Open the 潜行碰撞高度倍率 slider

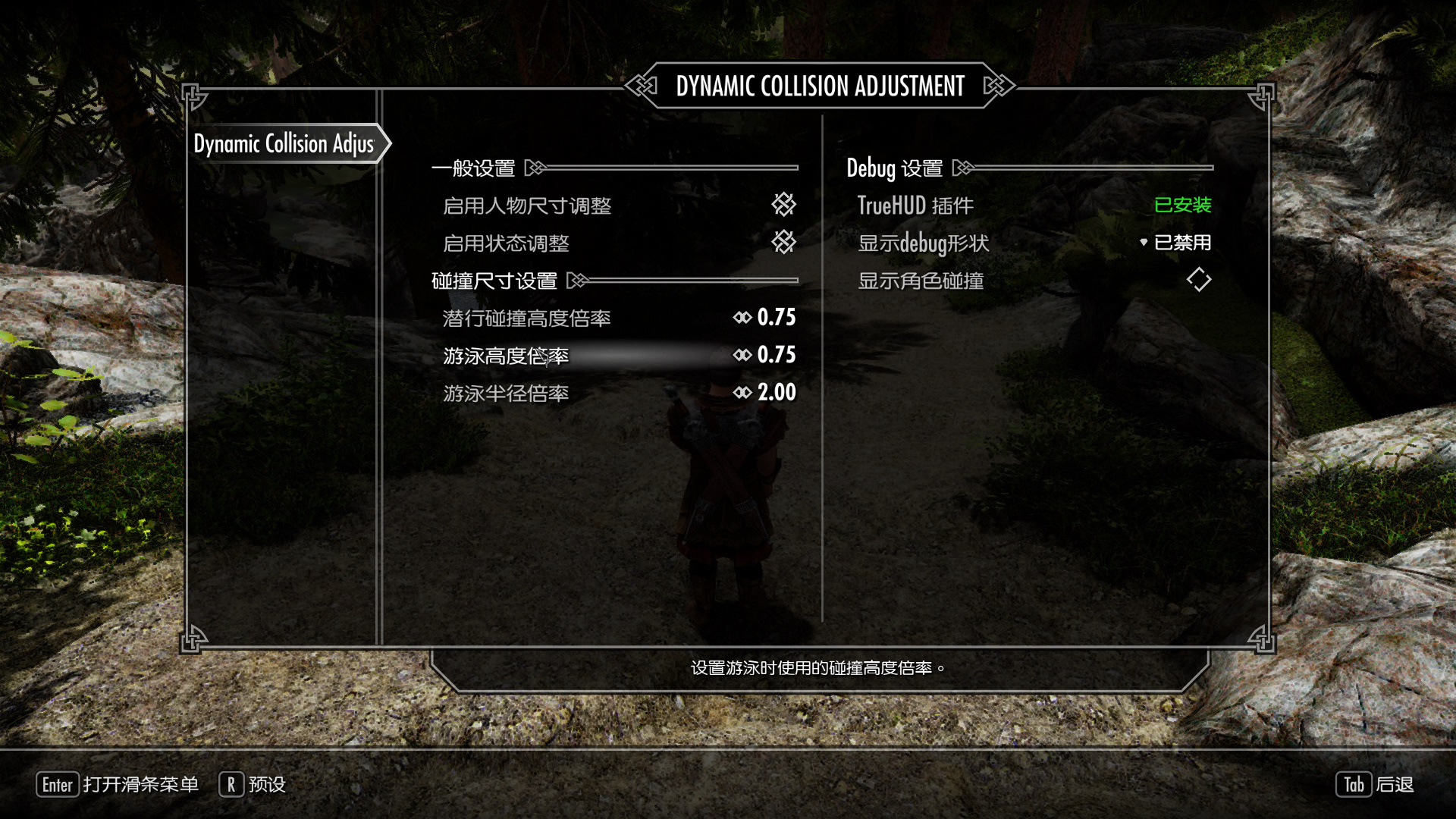click(766, 318)
